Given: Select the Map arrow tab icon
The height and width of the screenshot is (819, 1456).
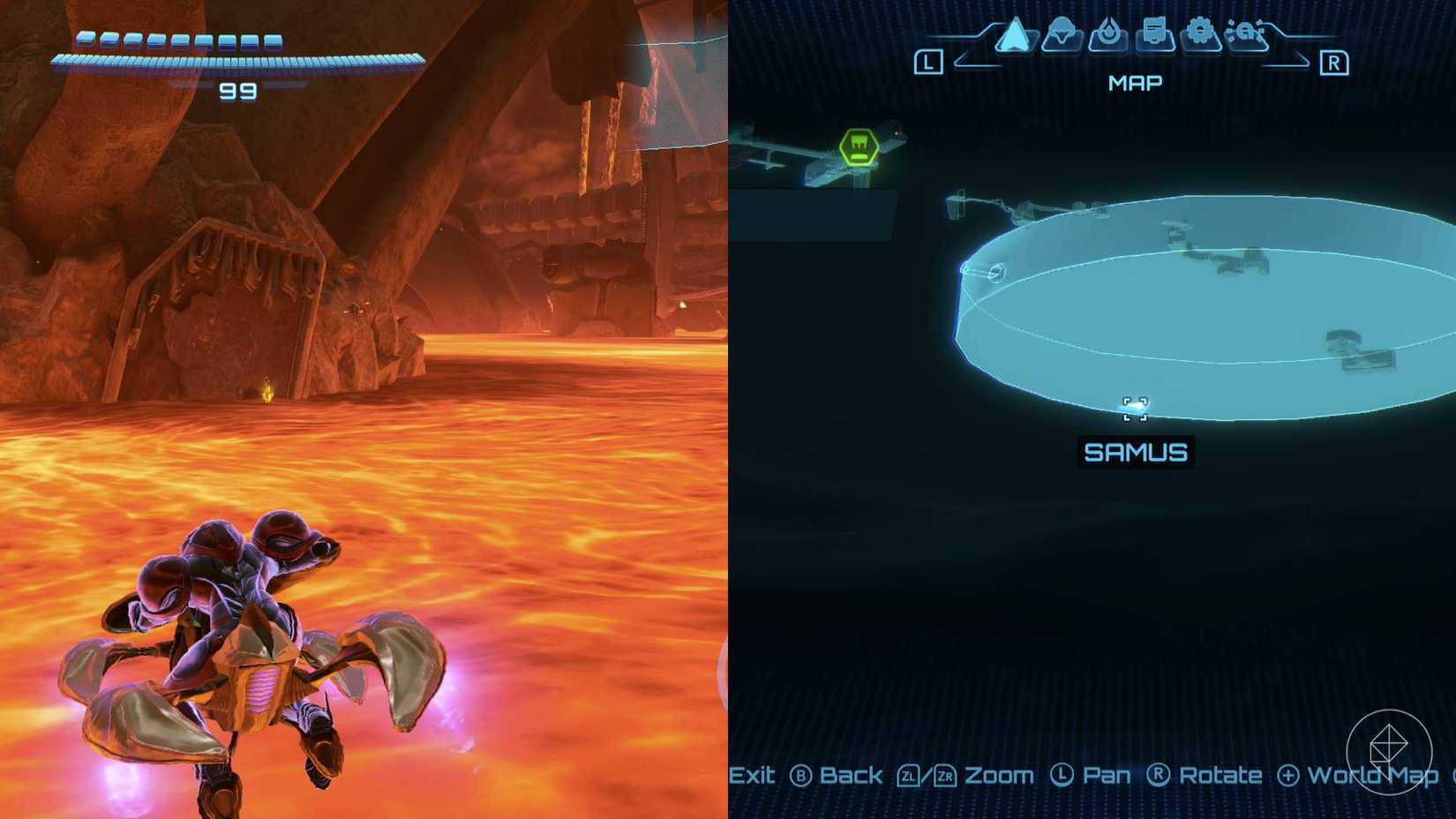Looking at the screenshot, I should [x=1013, y=35].
